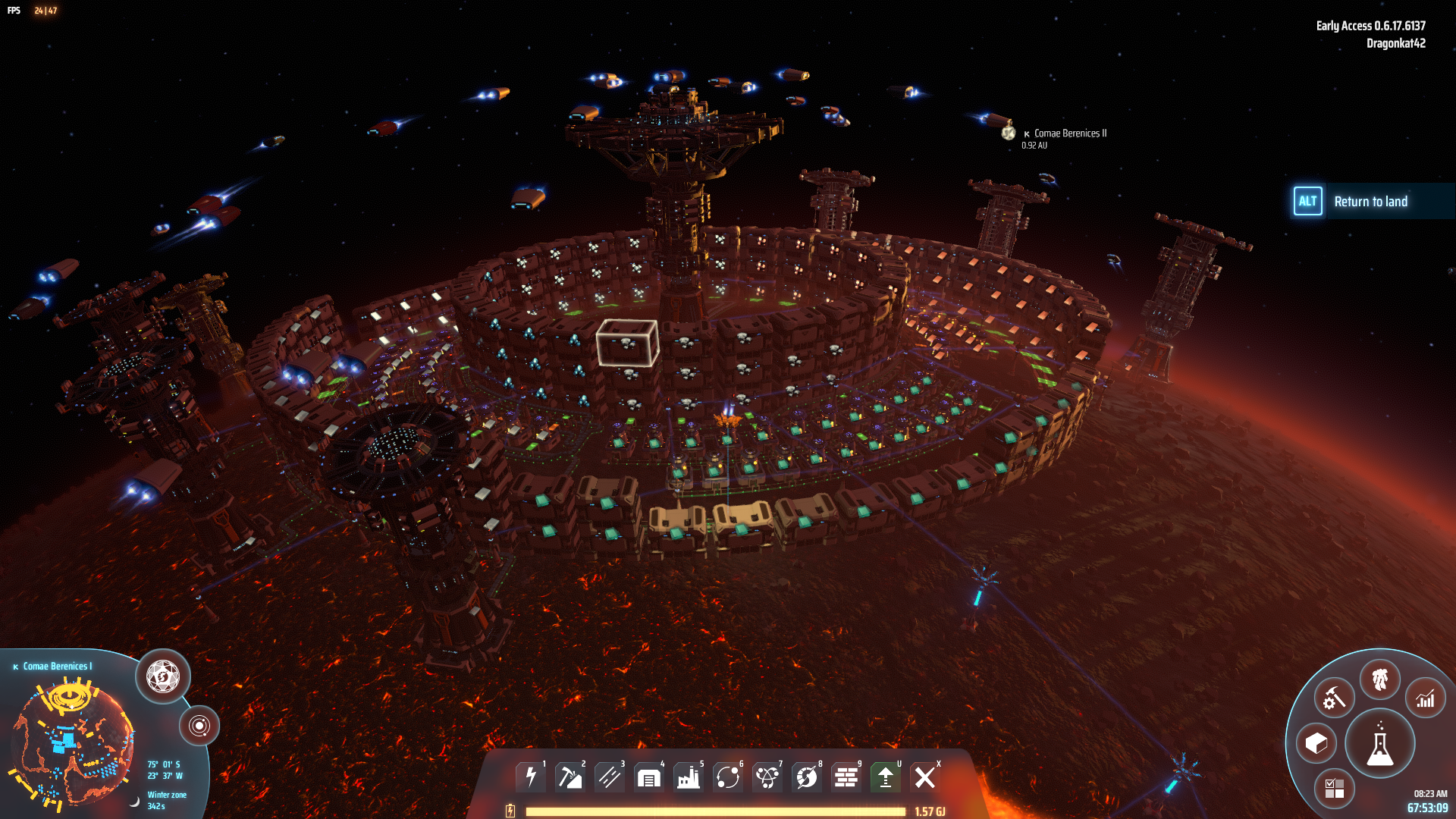
Task: Open the power build category (lightning bolt)
Action: [531, 777]
